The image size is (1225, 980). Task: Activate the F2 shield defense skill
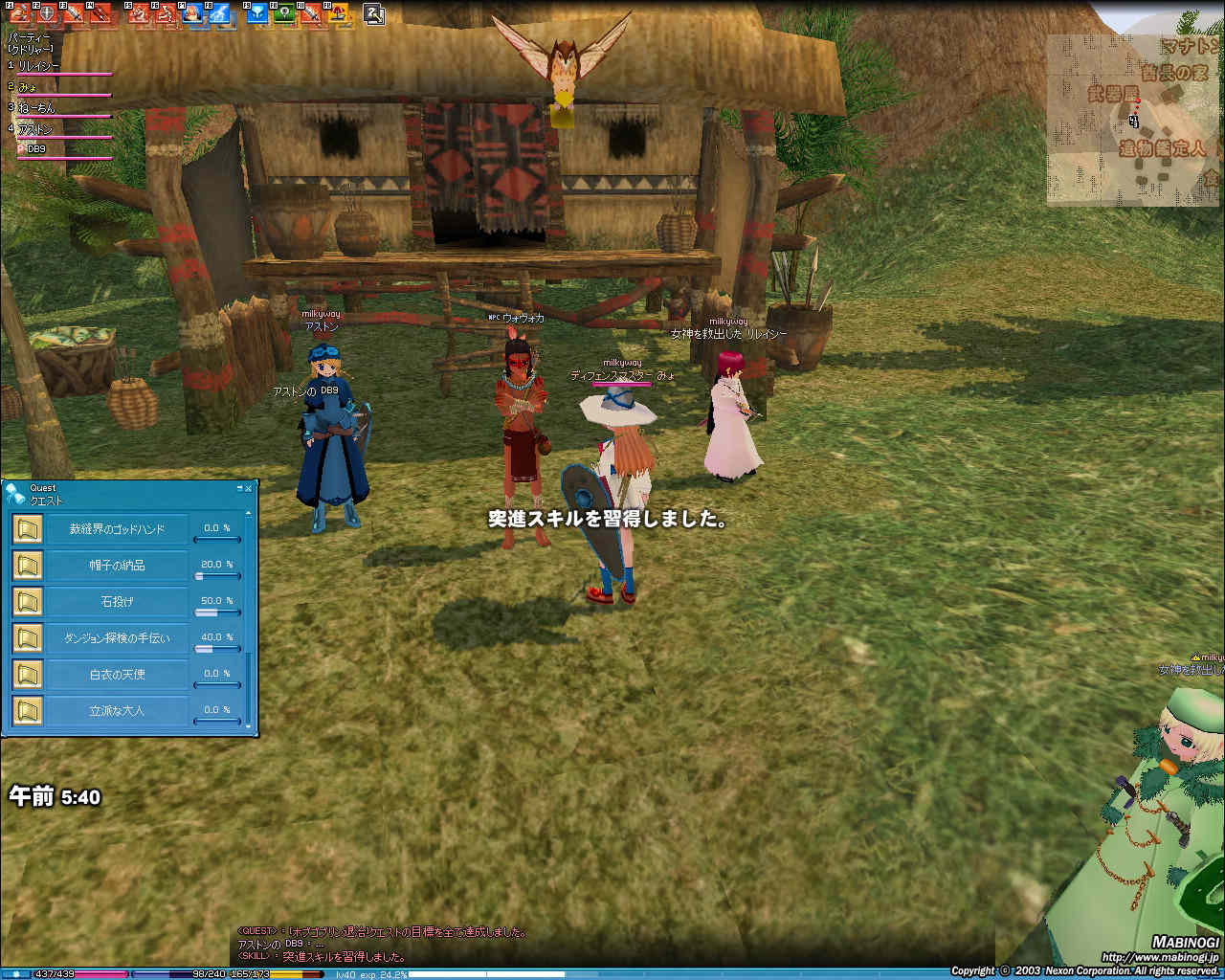click(45, 13)
